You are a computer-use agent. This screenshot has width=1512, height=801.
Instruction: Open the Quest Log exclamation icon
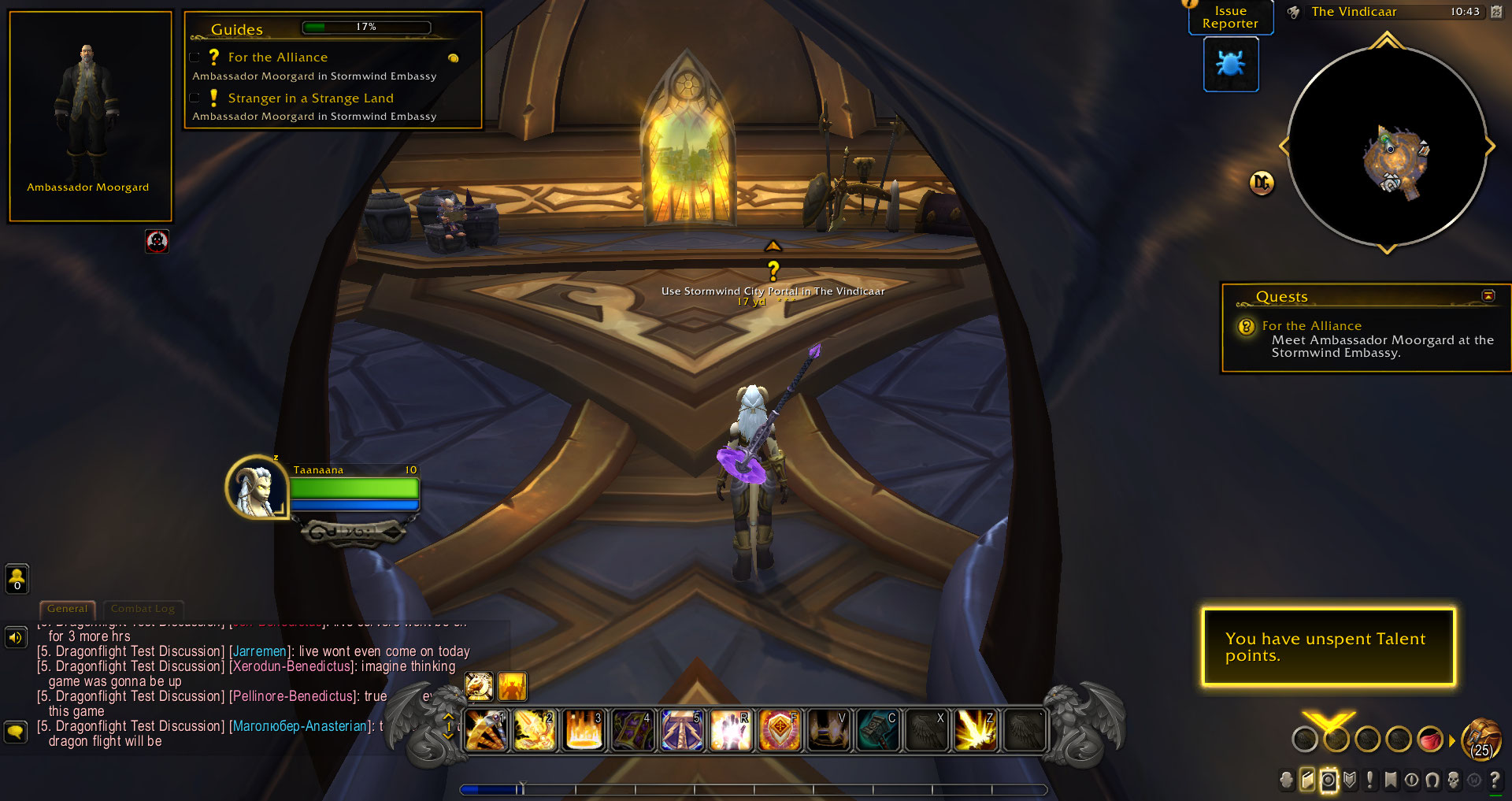tap(1370, 780)
